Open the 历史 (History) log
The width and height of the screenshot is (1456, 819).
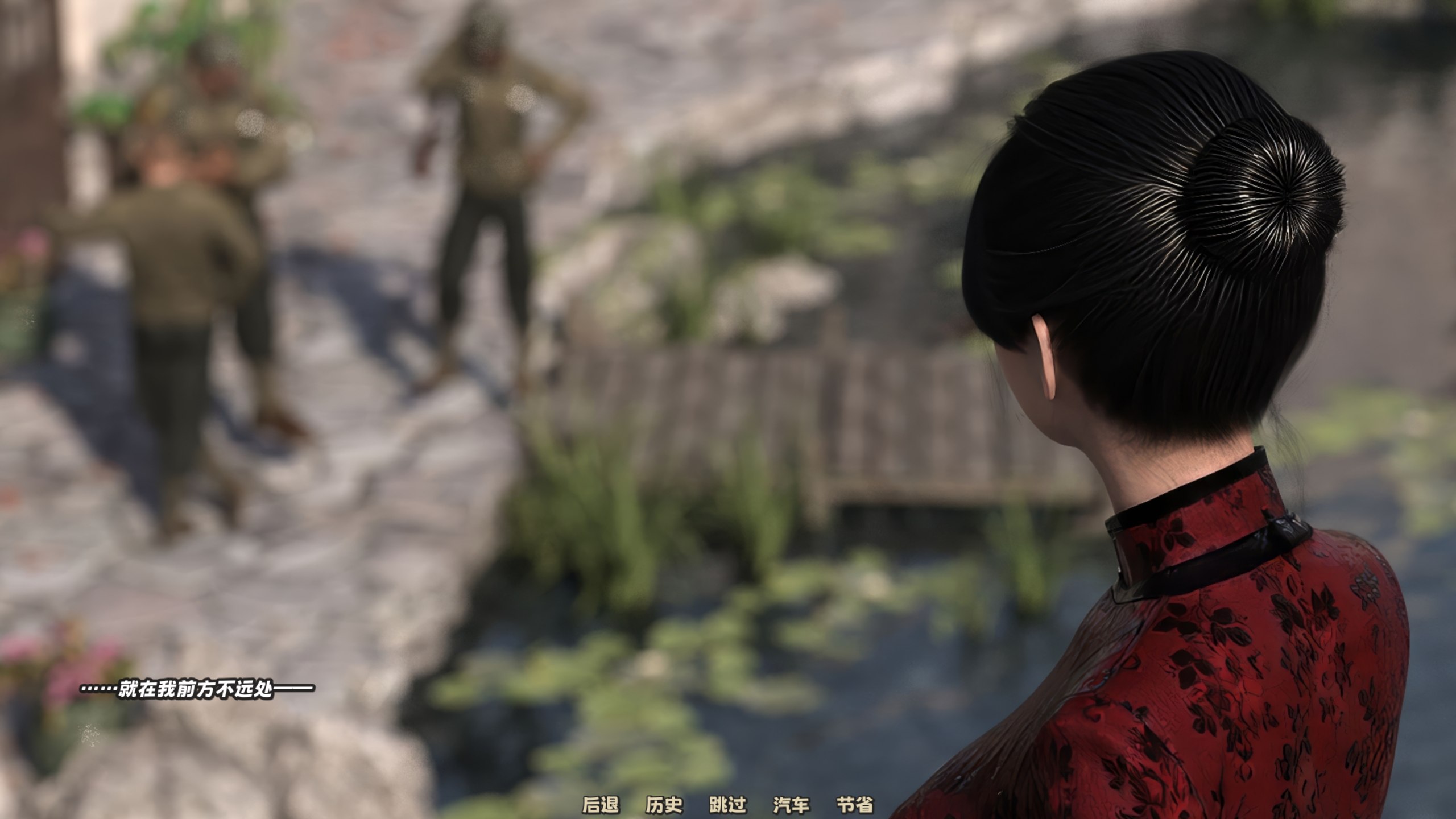click(664, 805)
